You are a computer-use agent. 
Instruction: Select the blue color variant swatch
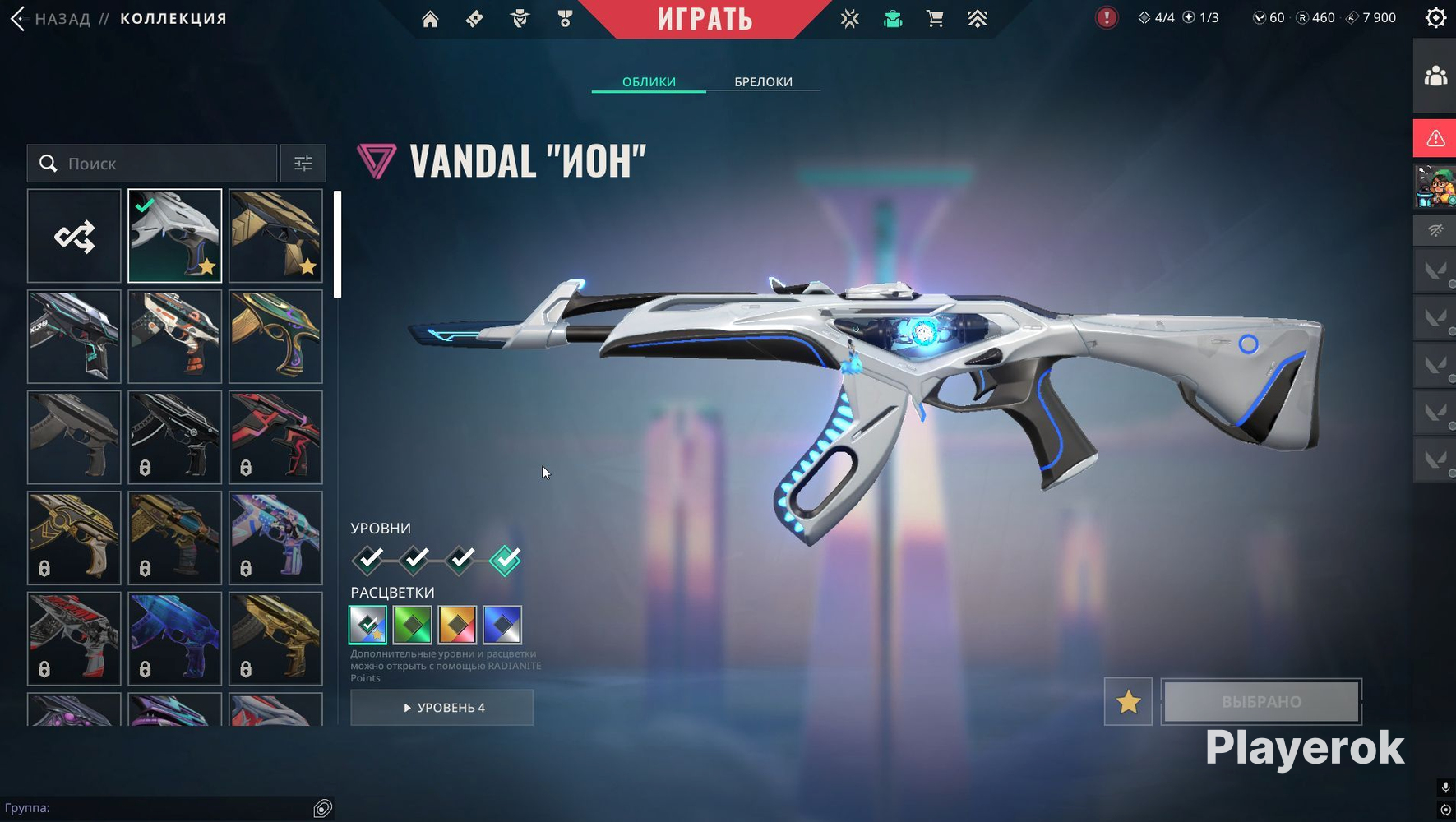pyautogui.click(x=502, y=625)
